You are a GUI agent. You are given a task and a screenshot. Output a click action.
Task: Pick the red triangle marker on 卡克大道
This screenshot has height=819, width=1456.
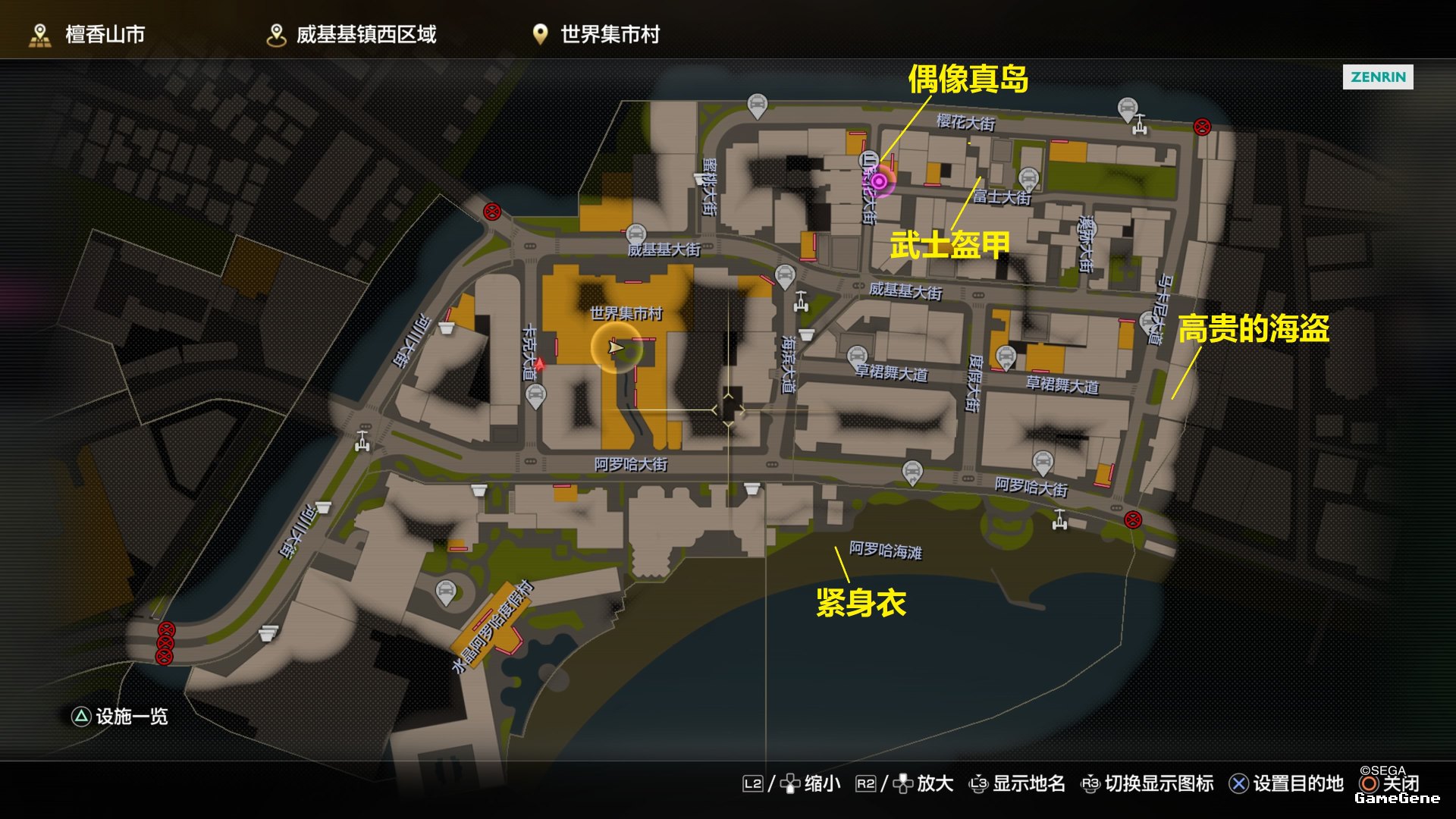click(540, 365)
